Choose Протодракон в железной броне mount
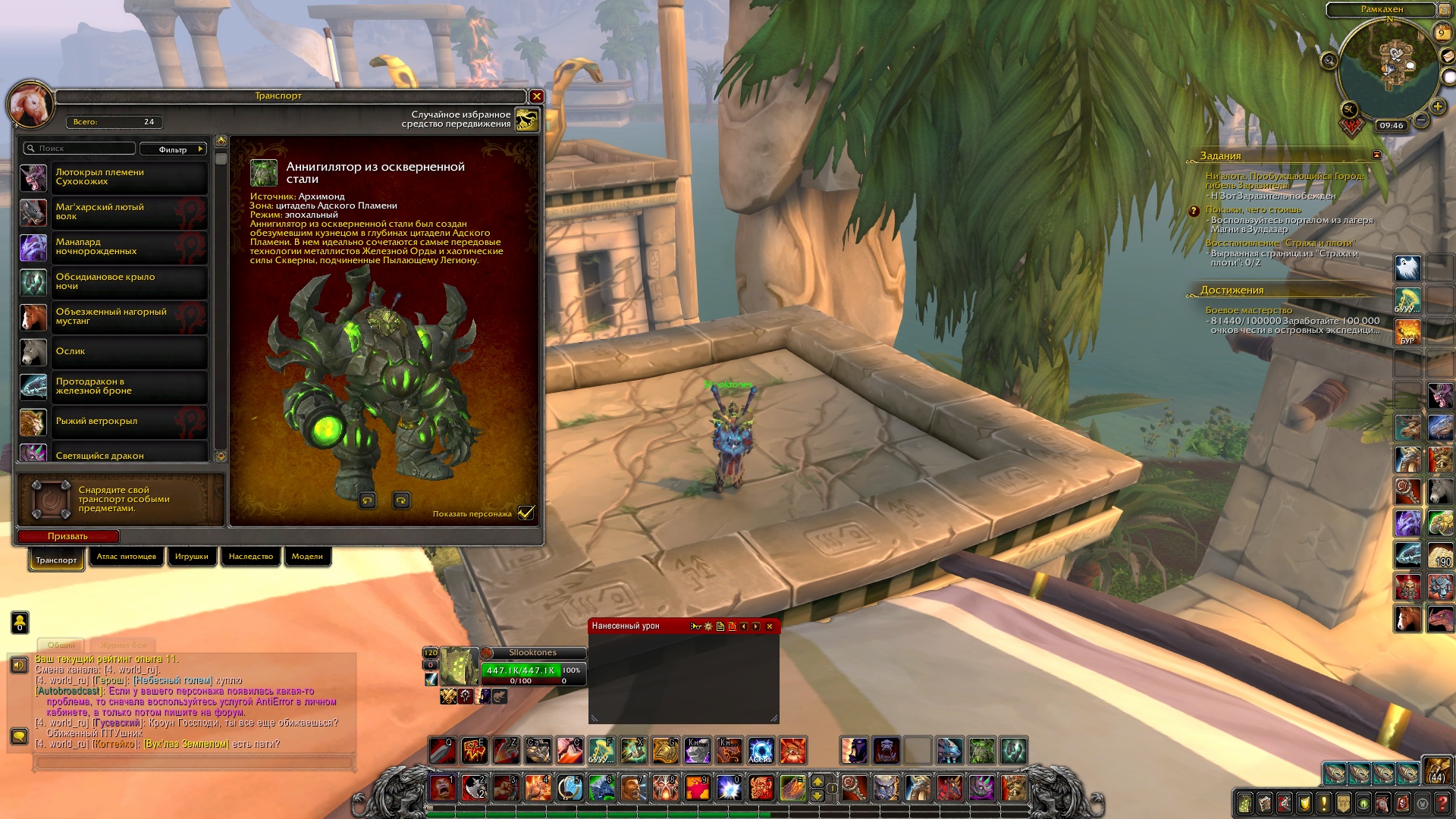This screenshot has height=819, width=1456. coord(114,387)
